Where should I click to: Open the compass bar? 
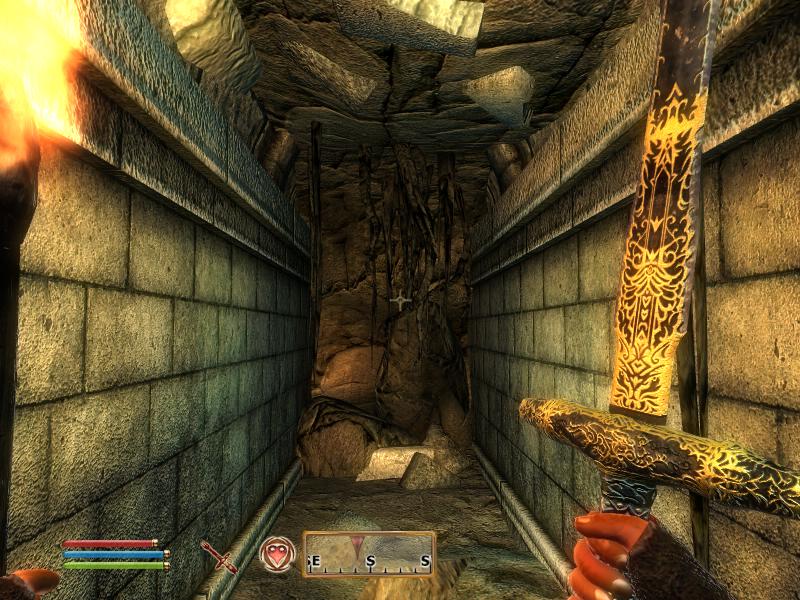[x=369, y=554]
